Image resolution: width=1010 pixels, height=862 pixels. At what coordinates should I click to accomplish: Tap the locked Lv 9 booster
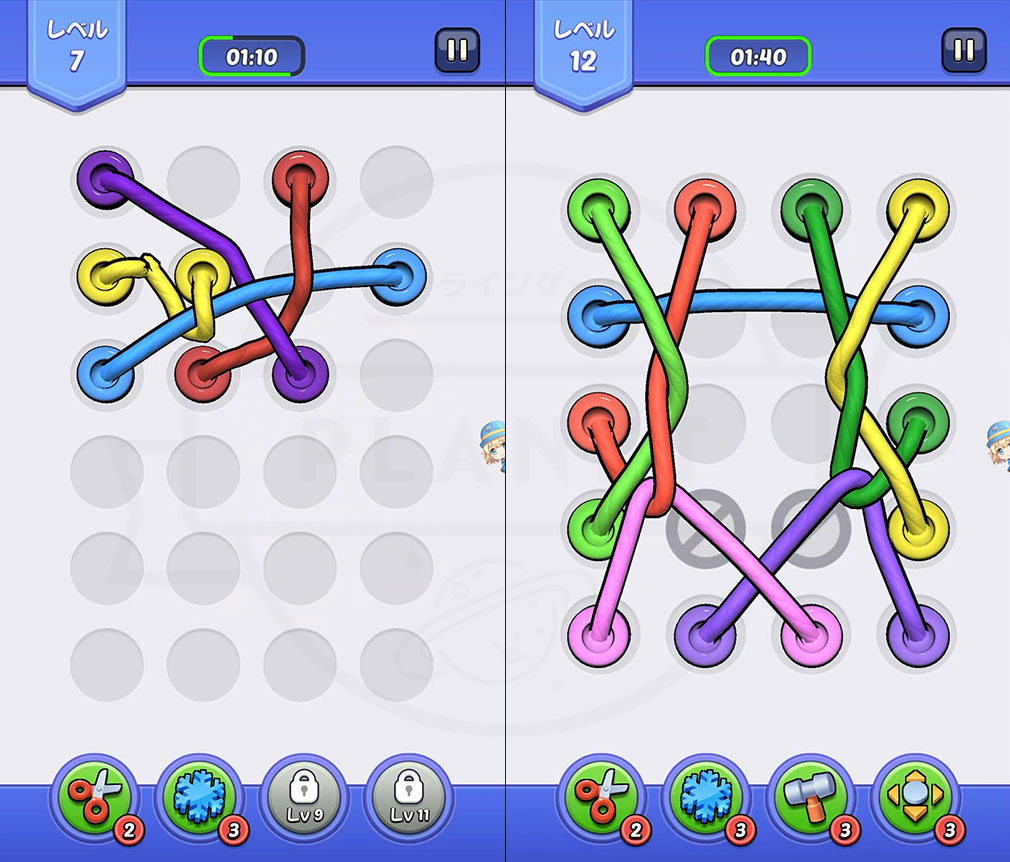[x=301, y=797]
